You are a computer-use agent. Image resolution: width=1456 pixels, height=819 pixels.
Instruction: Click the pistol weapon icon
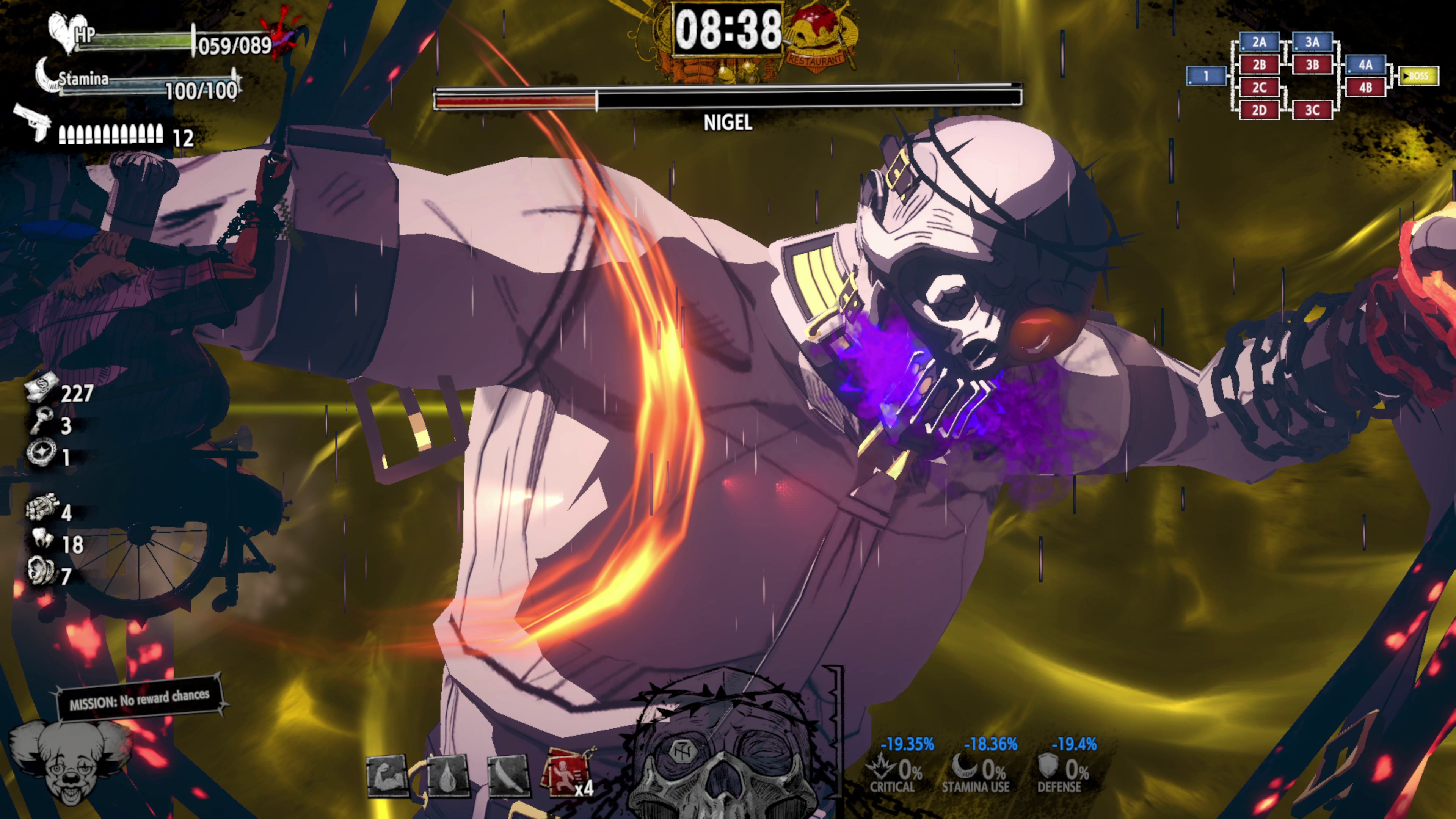33,121
